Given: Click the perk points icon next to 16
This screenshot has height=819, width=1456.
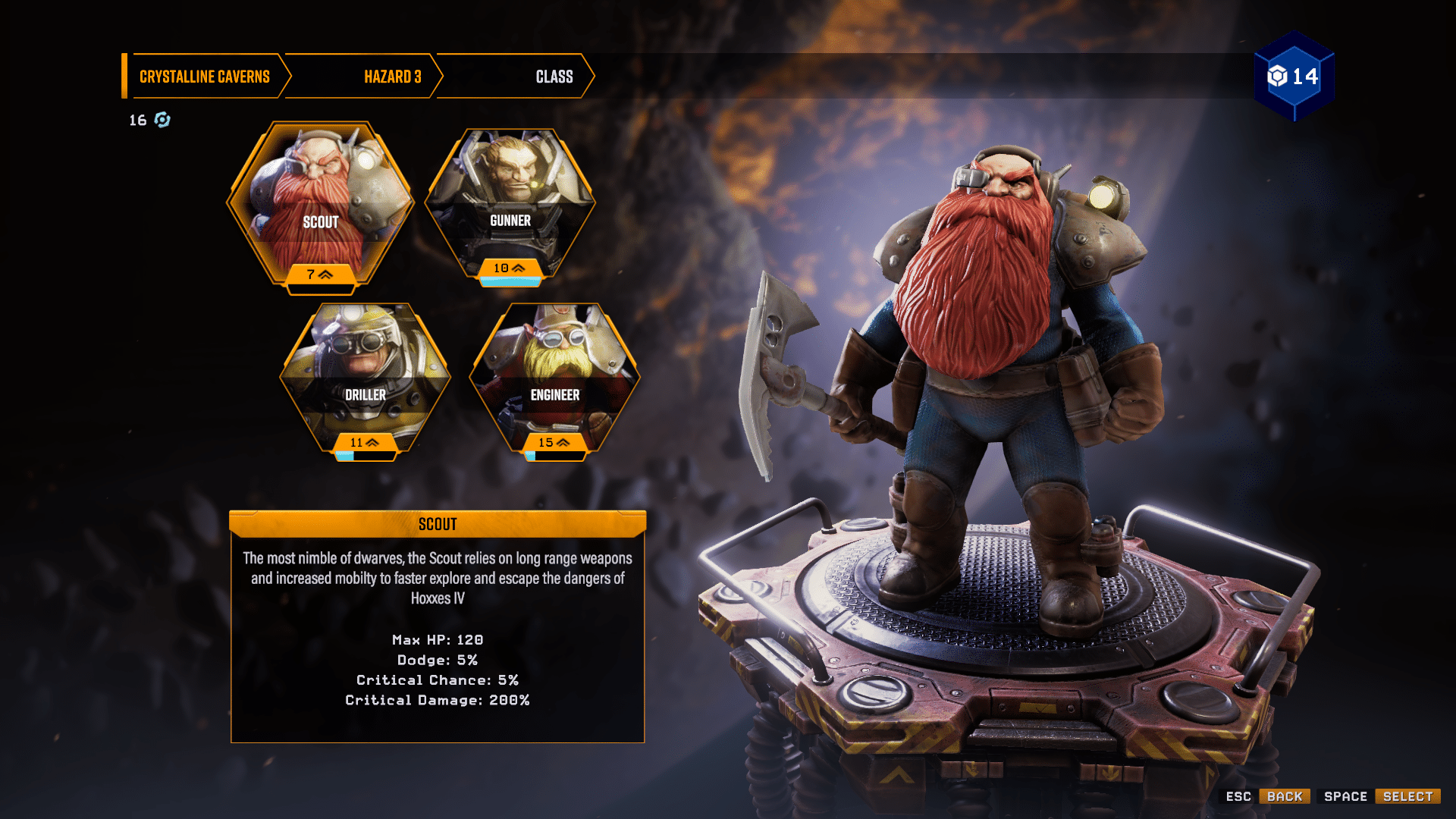Looking at the screenshot, I should (161, 119).
